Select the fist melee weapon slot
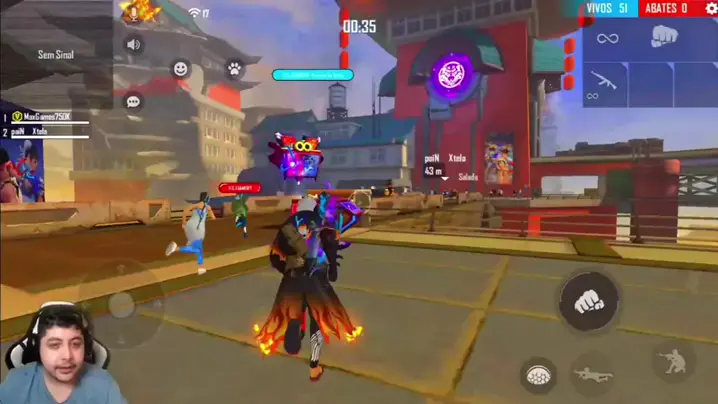Screen dimensions: 718x404 coord(667,38)
